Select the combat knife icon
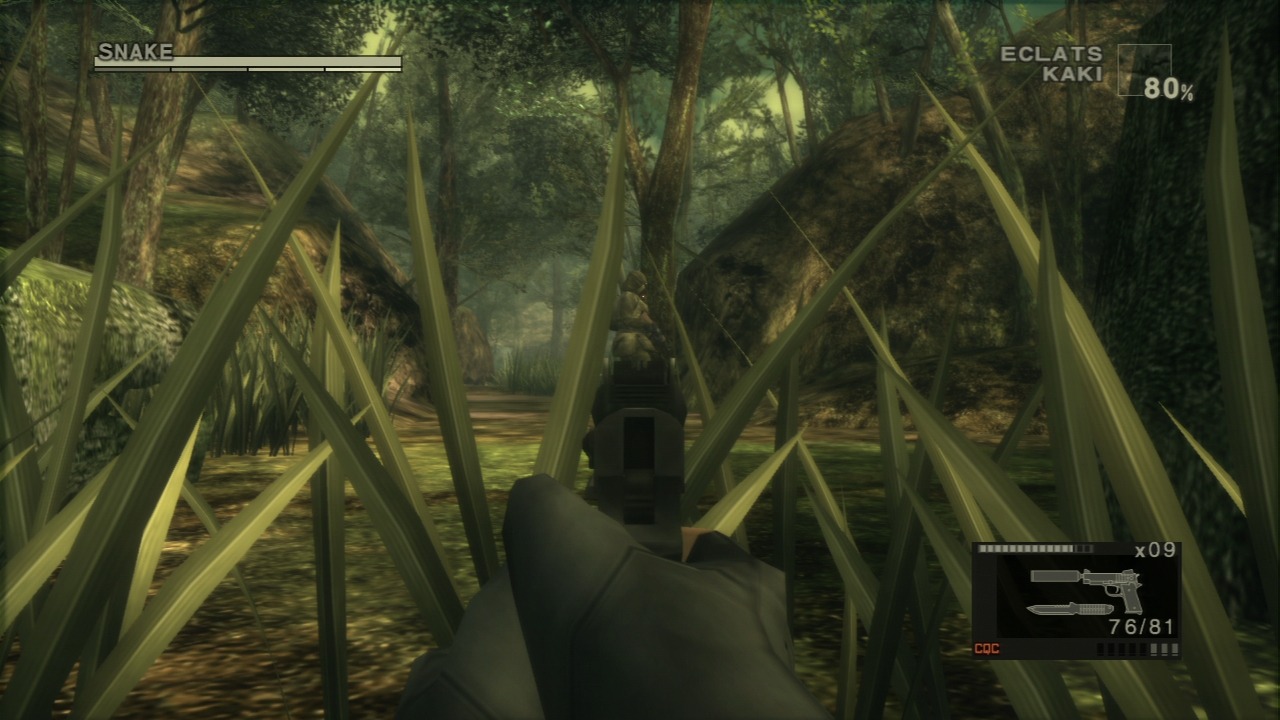 coord(1068,609)
